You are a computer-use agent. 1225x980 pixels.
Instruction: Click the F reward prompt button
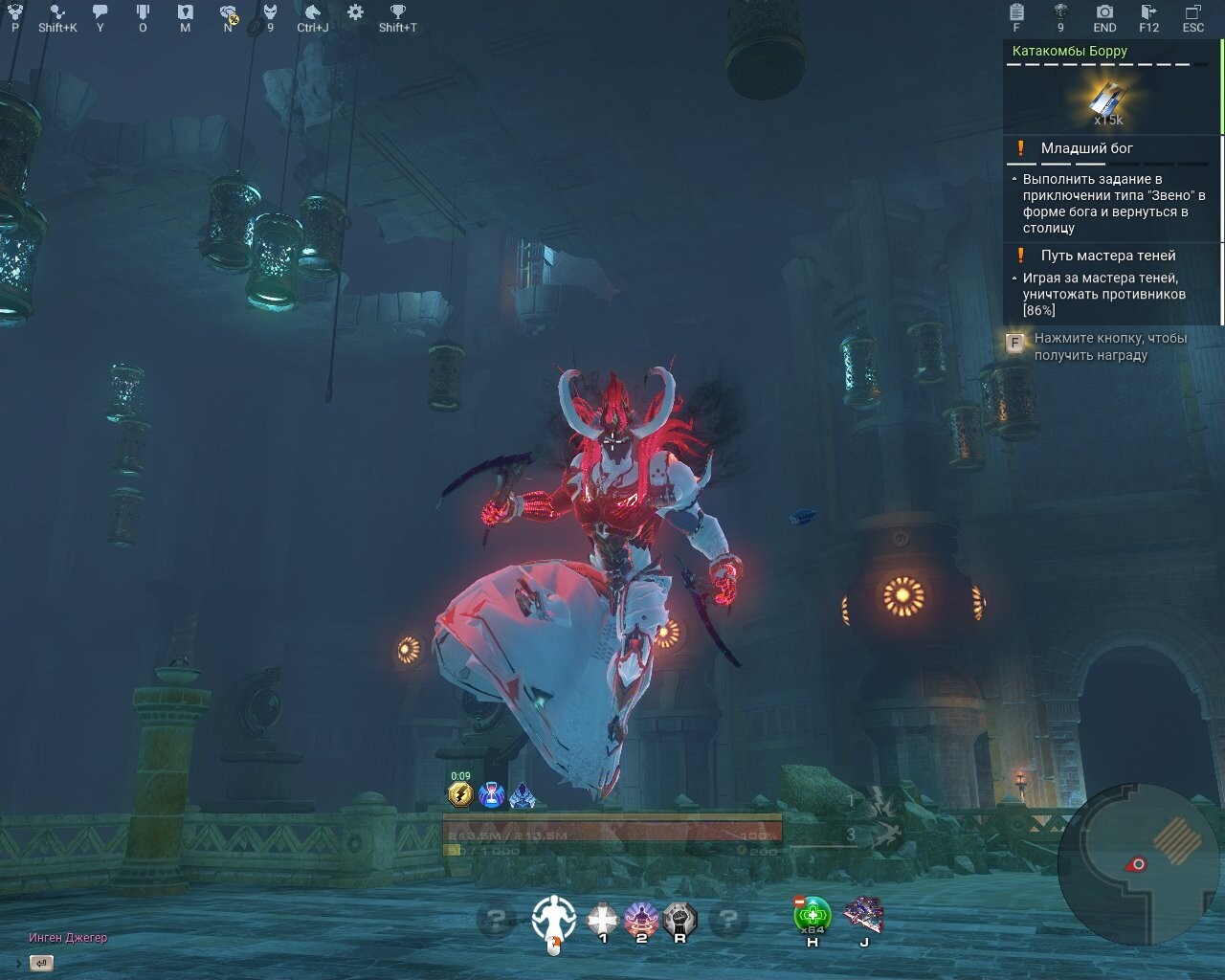point(1014,343)
